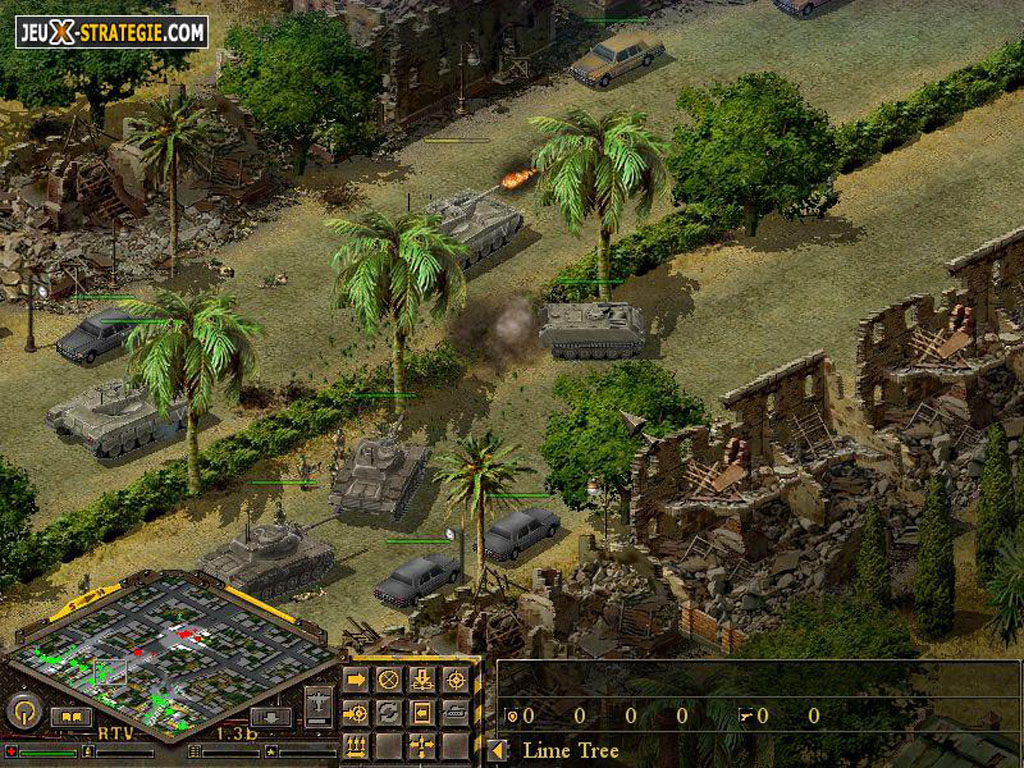Image resolution: width=1024 pixels, height=768 pixels.
Task: Activate the crossed-circle stop command
Action: click(x=388, y=680)
